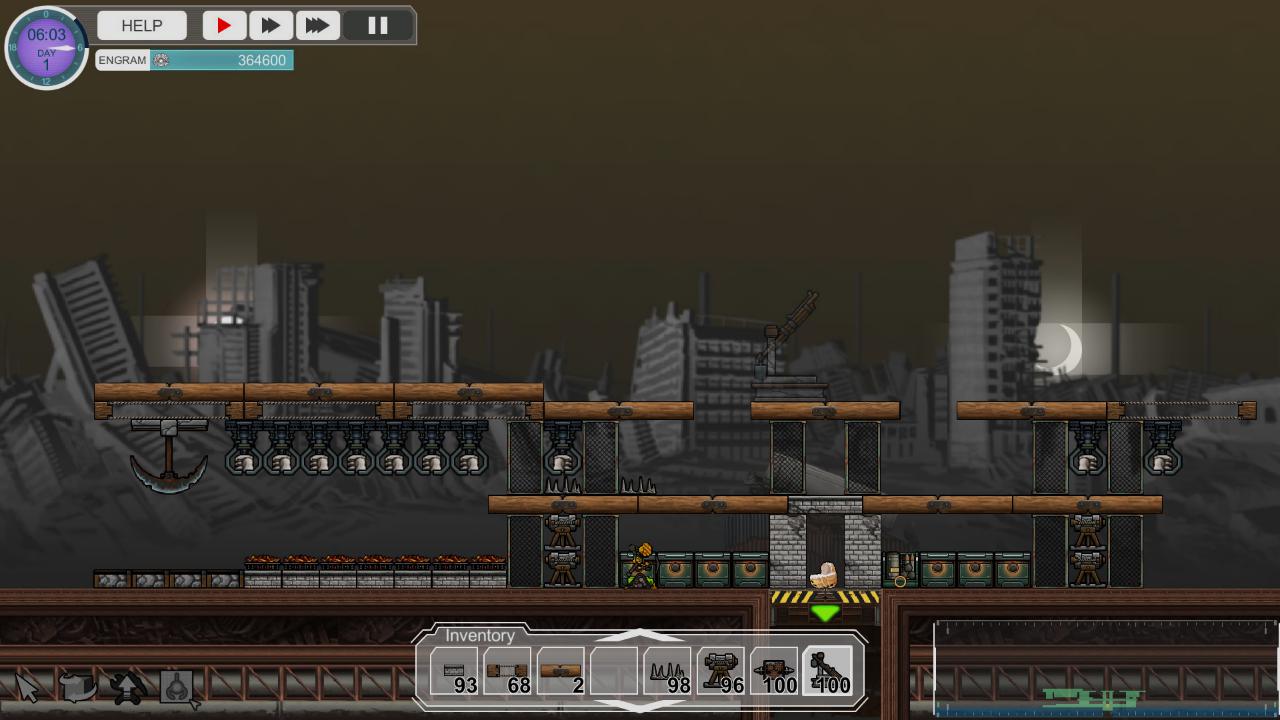Select the chain-linked wooden beam slot with 68

507,671
